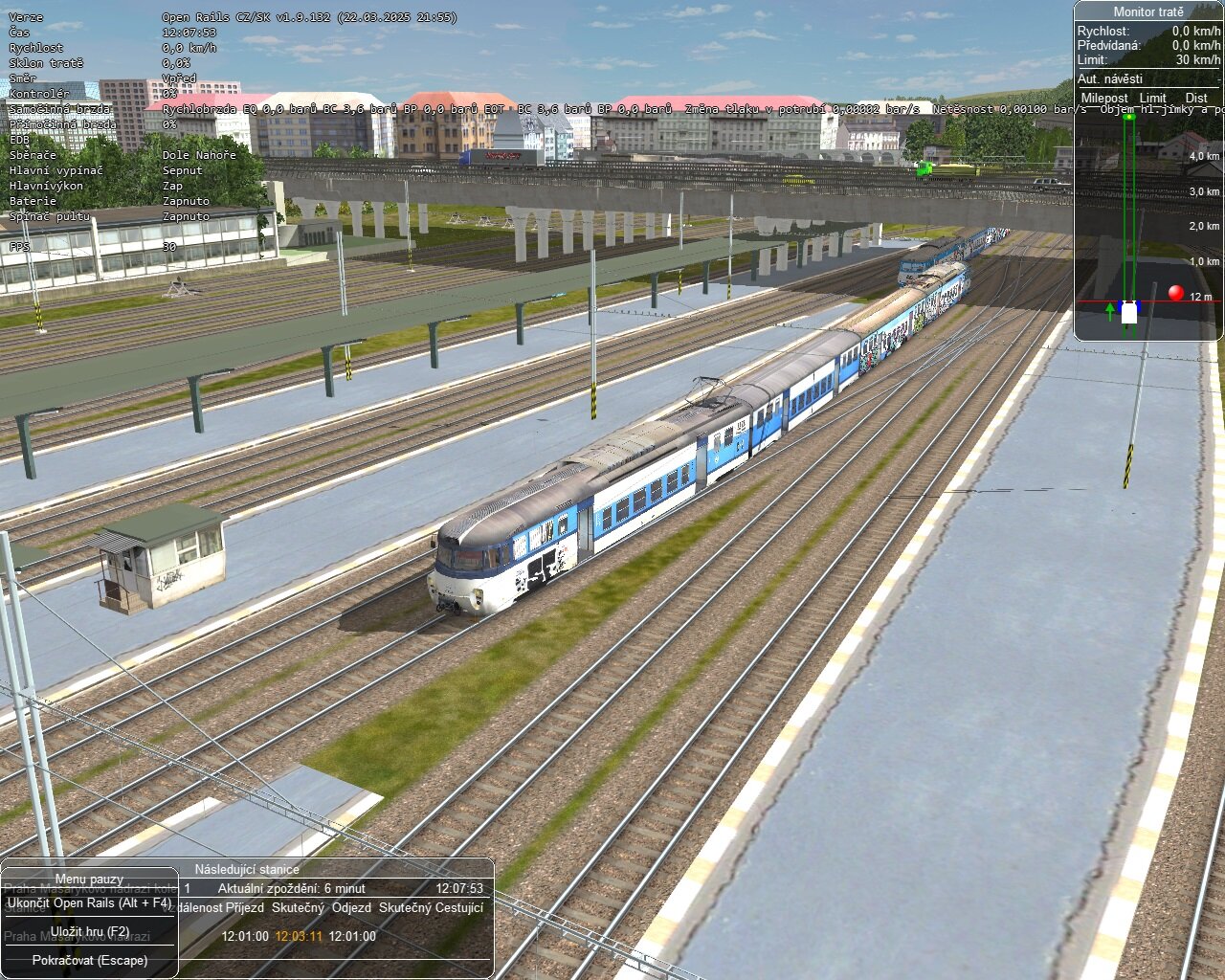
Task: Click the green signal head atop the track line
Action: point(1127,116)
